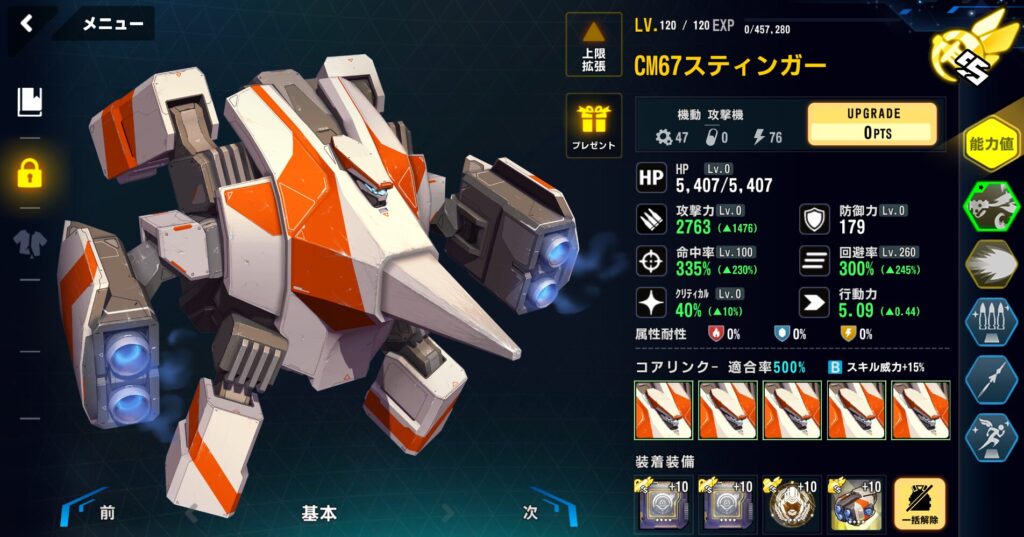Select the blue-thruster pod equipment slot
Viewport: 1024px width, 537px height.
855,504
